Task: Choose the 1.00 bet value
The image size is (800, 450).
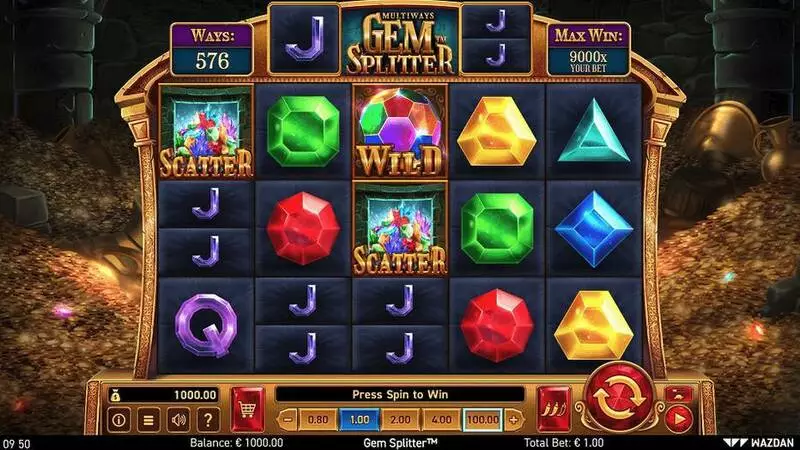Action: 357,419
